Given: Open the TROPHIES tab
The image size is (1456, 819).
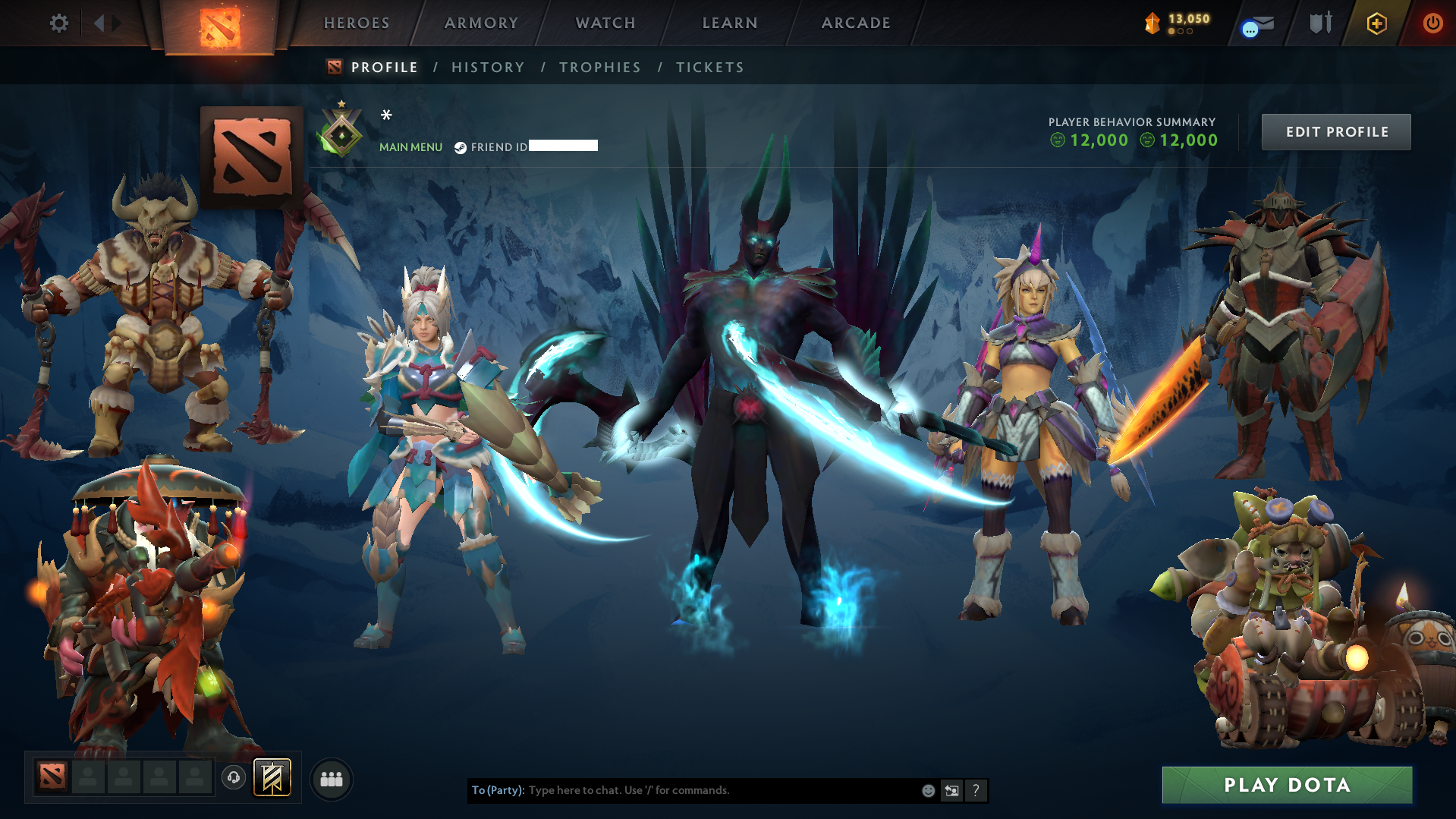Looking at the screenshot, I should [x=599, y=67].
